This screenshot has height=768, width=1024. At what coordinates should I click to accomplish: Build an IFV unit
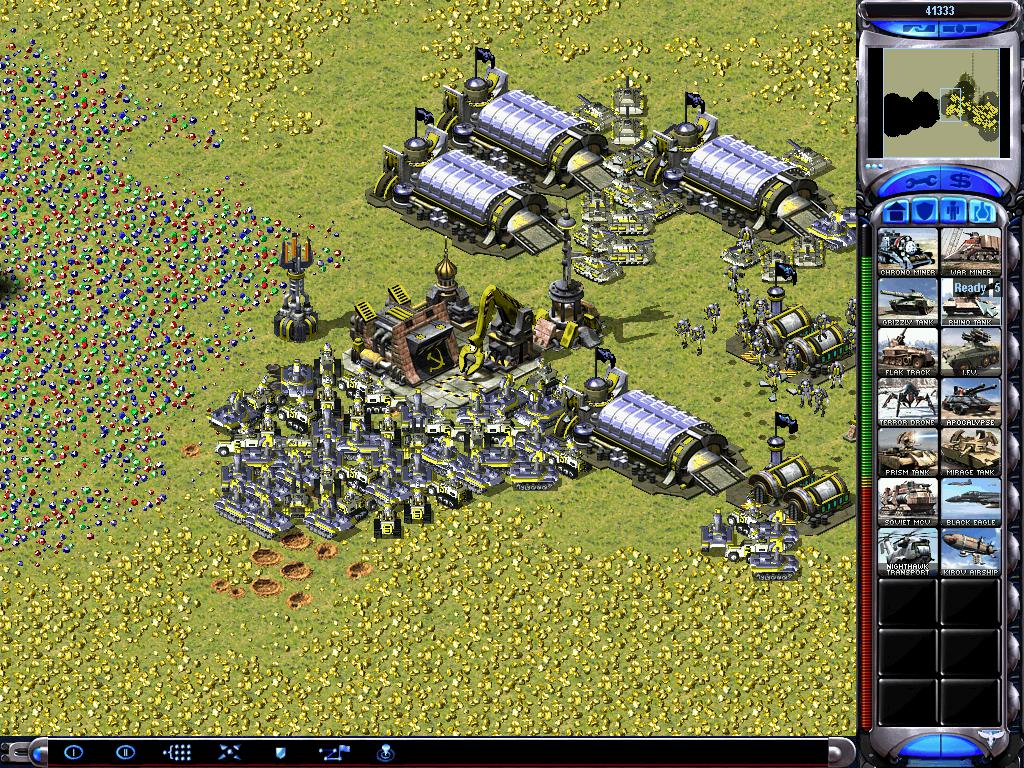click(x=970, y=351)
